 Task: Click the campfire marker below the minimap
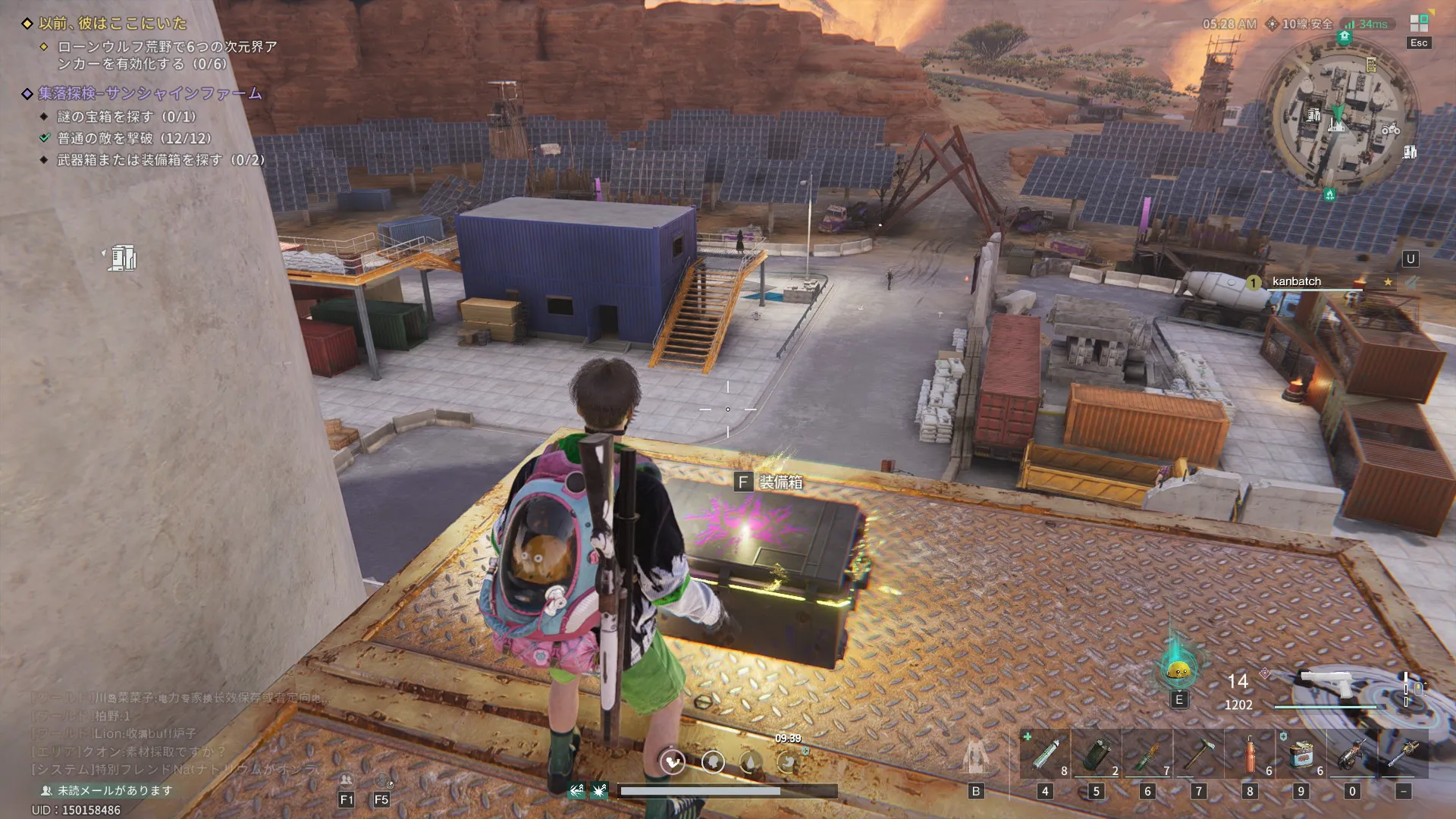point(1329,195)
